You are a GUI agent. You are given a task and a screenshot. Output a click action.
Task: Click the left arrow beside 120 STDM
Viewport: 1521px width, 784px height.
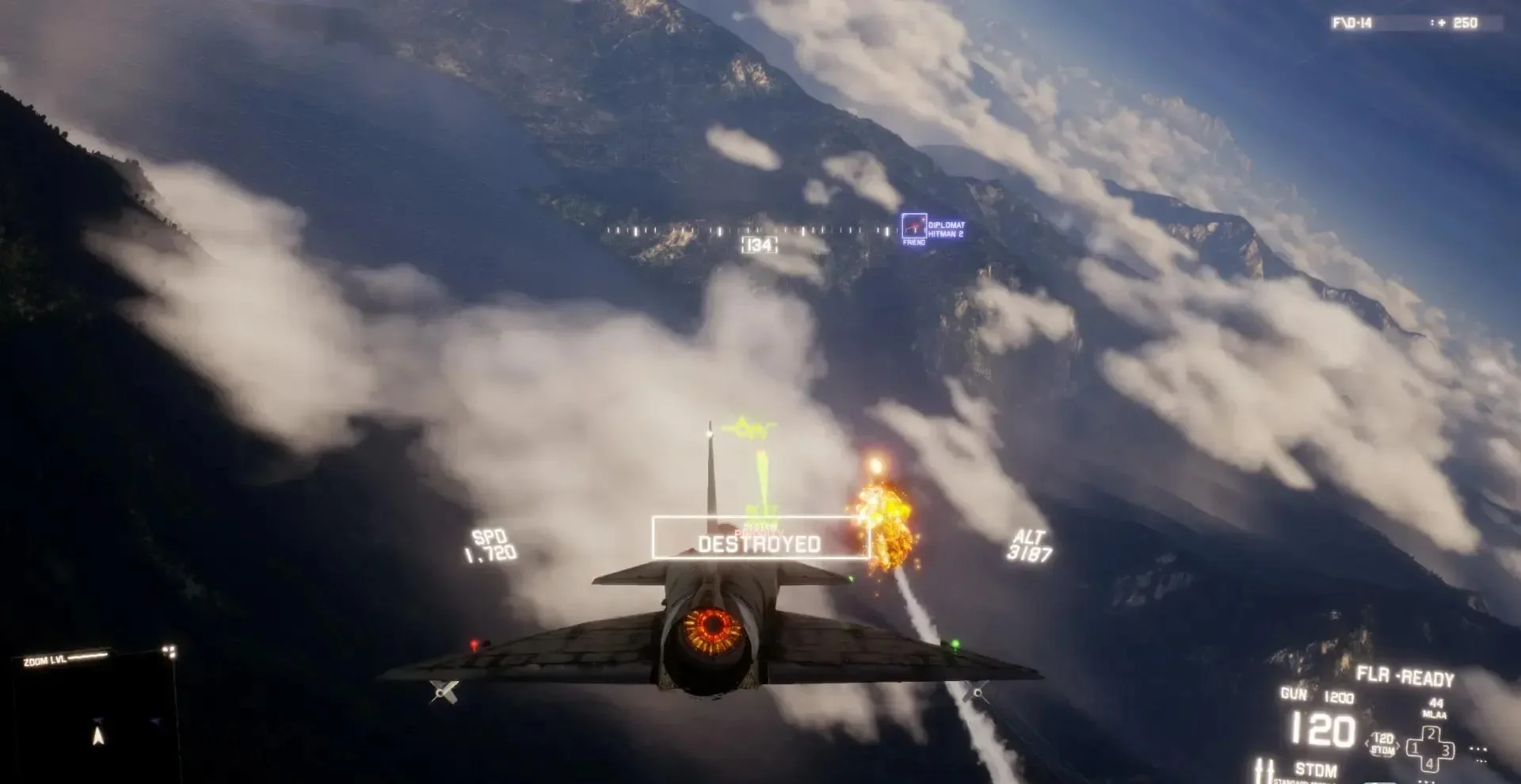1367,744
